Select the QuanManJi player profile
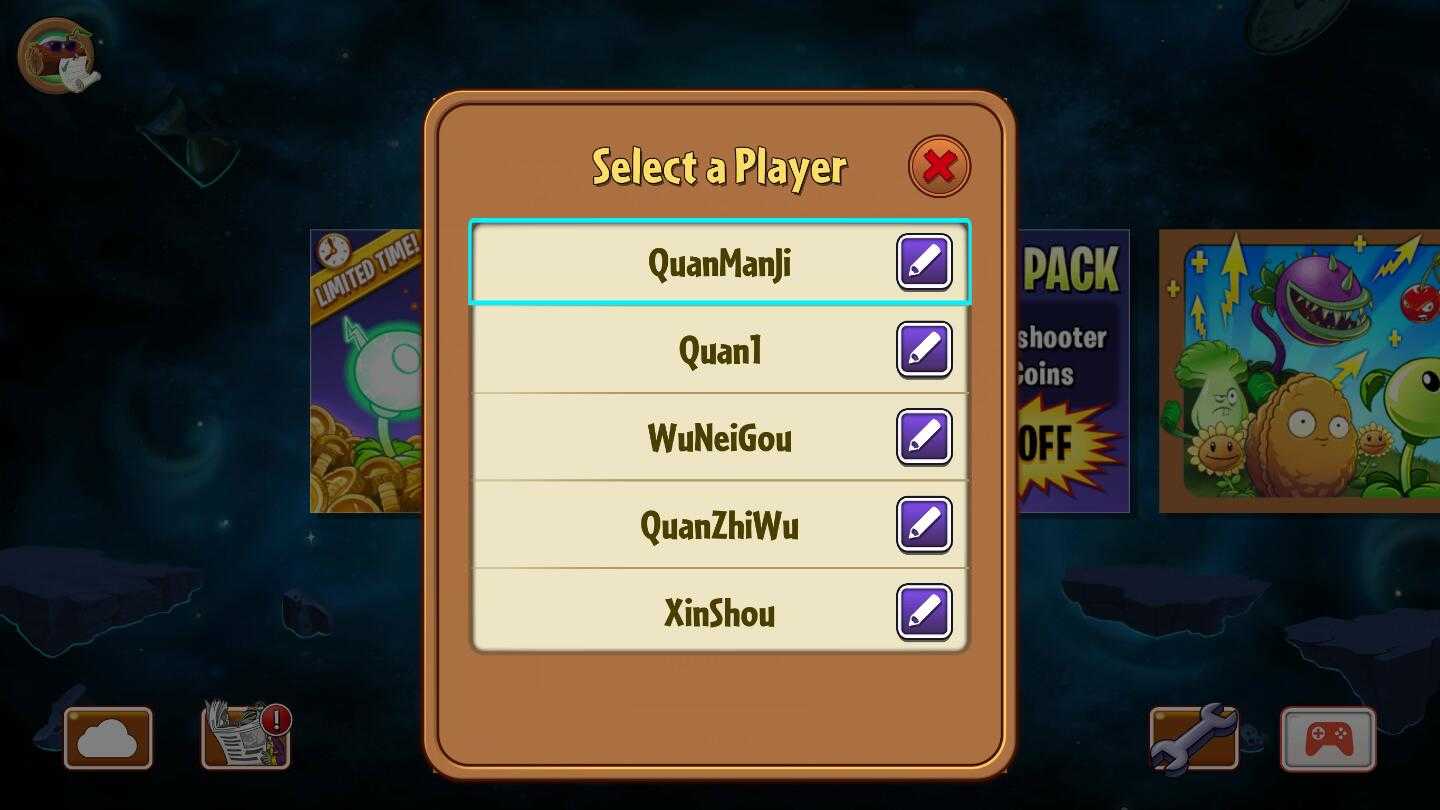 click(x=700, y=262)
